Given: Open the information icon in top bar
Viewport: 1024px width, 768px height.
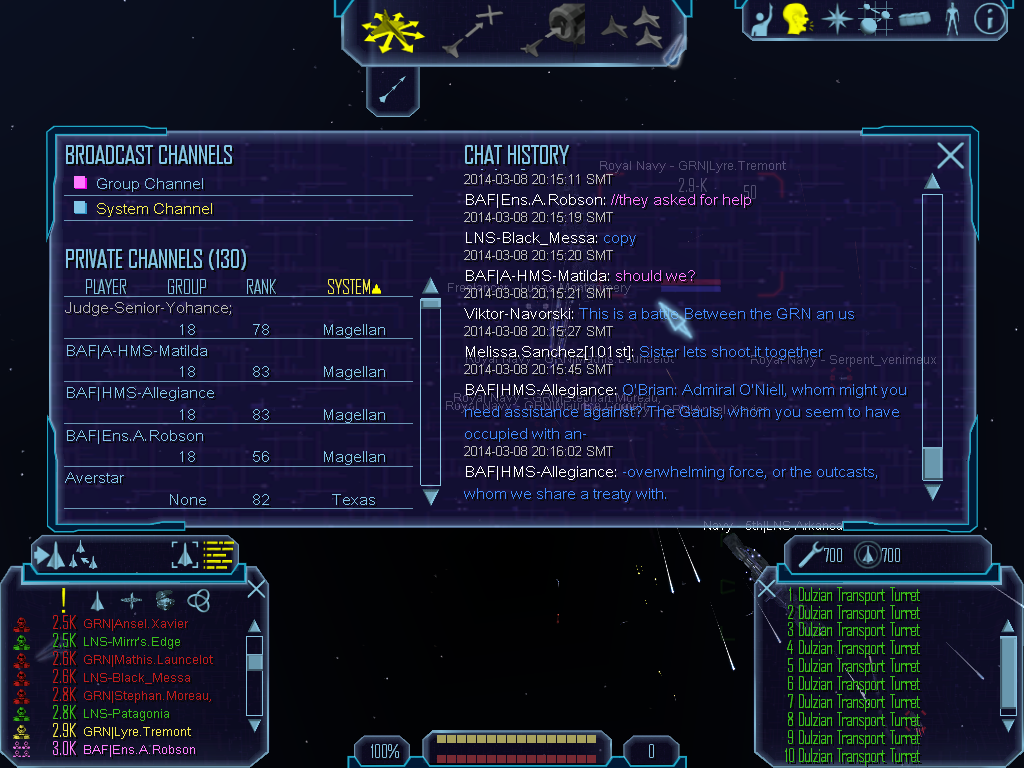Looking at the screenshot, I should click(989, 19).
